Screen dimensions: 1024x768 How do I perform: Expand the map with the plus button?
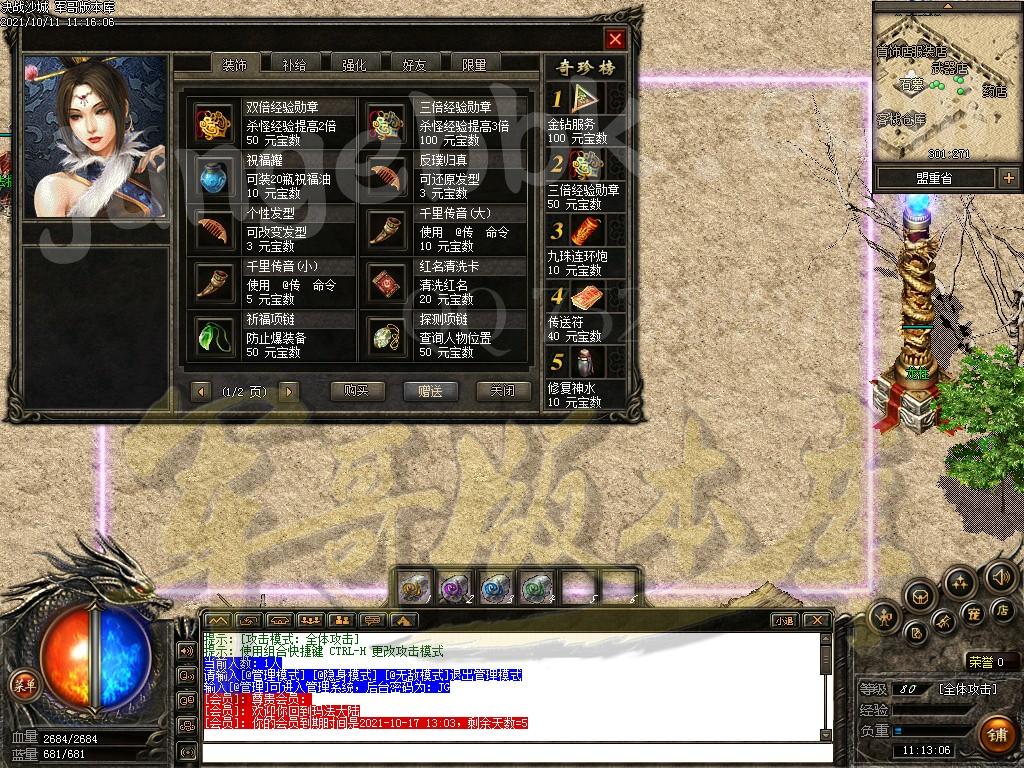pyautogui.click(x=1008, y=178)
